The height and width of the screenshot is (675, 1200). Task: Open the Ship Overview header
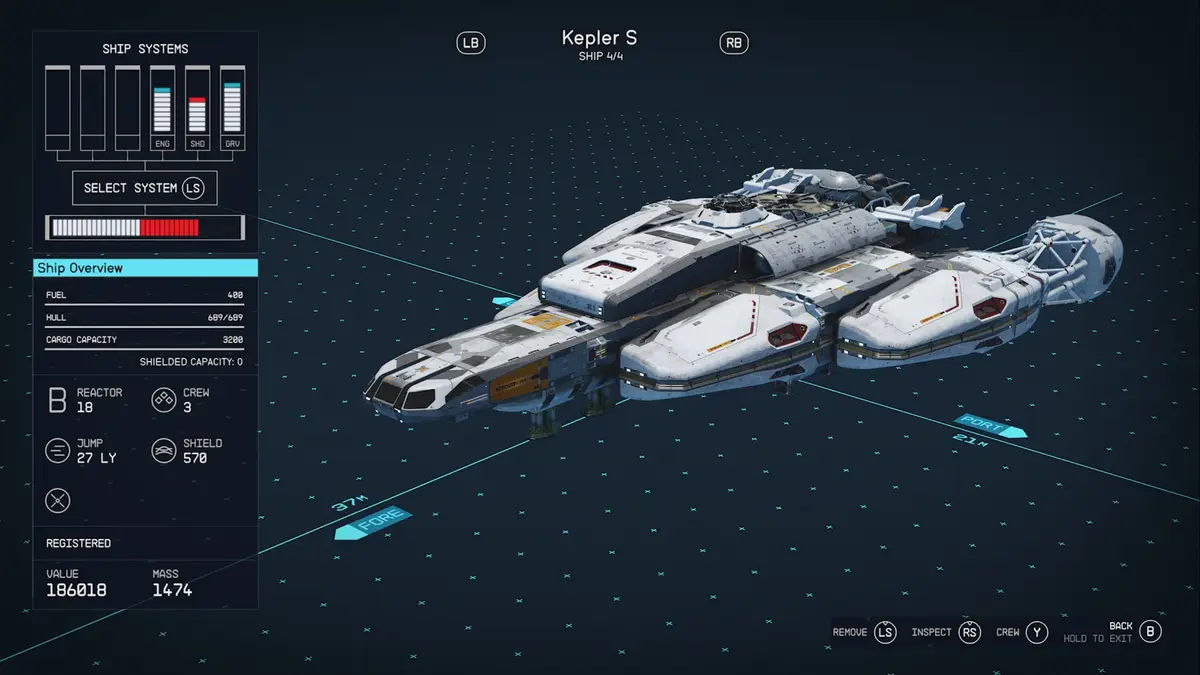click(x=146, y=268)
